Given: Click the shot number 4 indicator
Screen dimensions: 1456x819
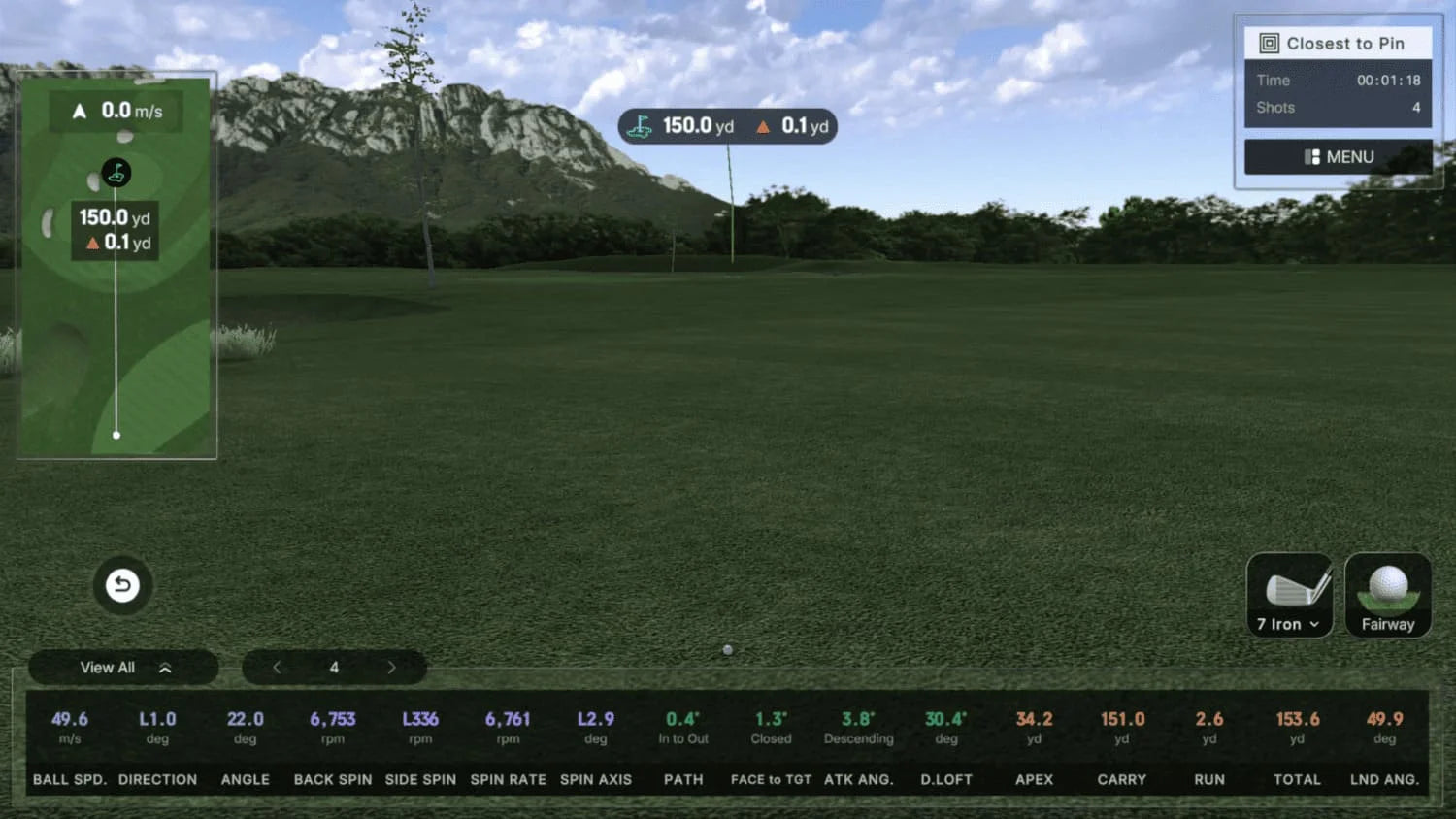Looking at the screenshot, I should 334,667.
